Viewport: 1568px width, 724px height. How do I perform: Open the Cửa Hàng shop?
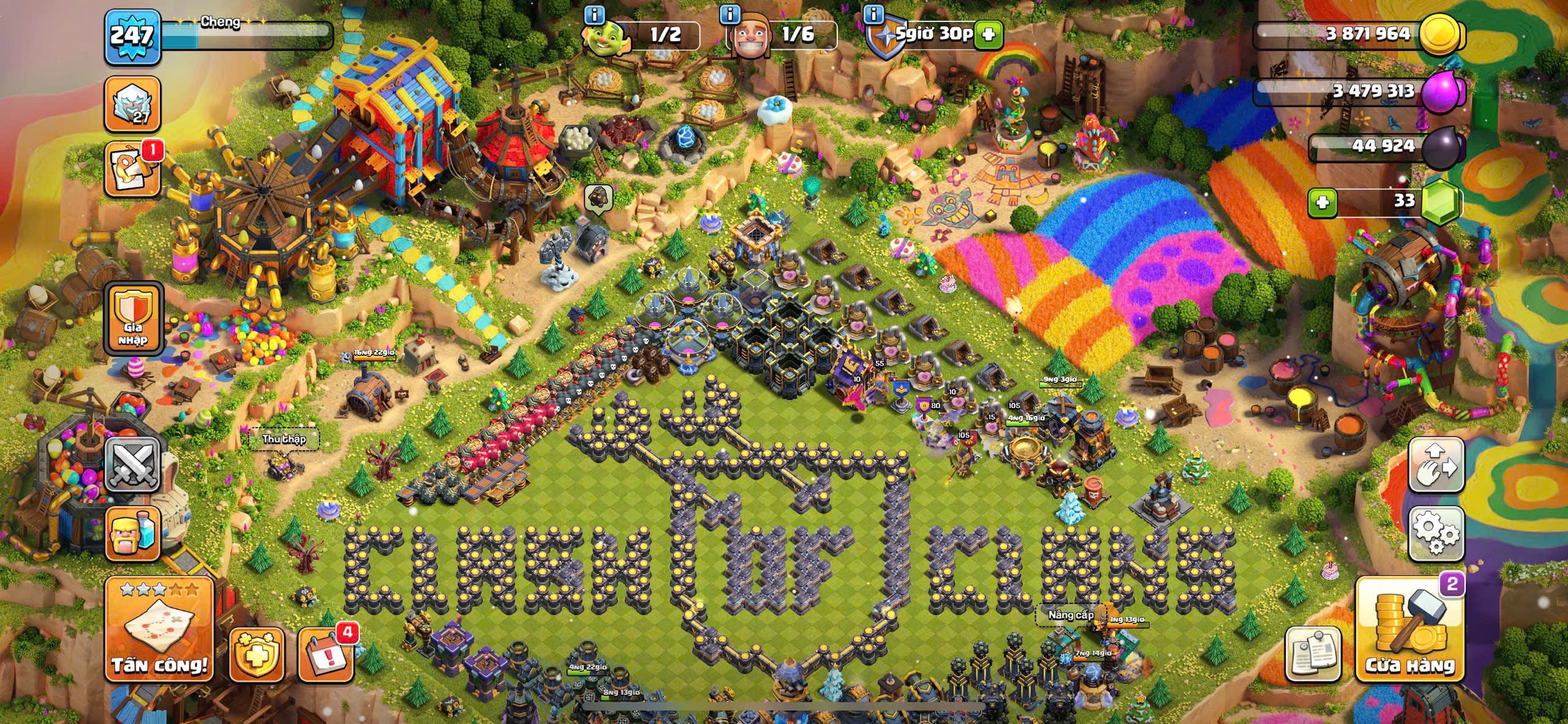coord(1410,629)
